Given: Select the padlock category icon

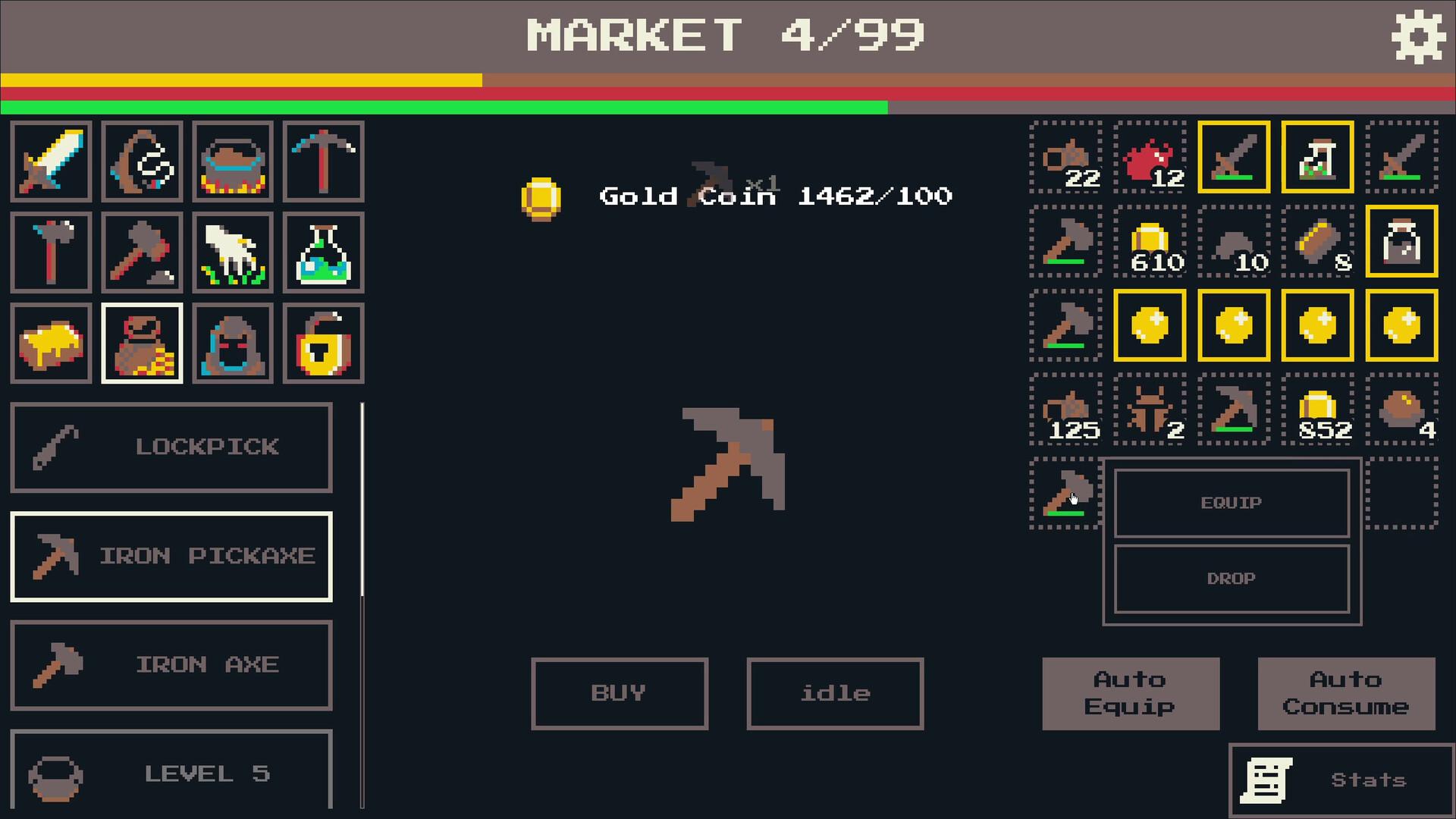Looking at the screenshot, I should click(x=324, y=343).
